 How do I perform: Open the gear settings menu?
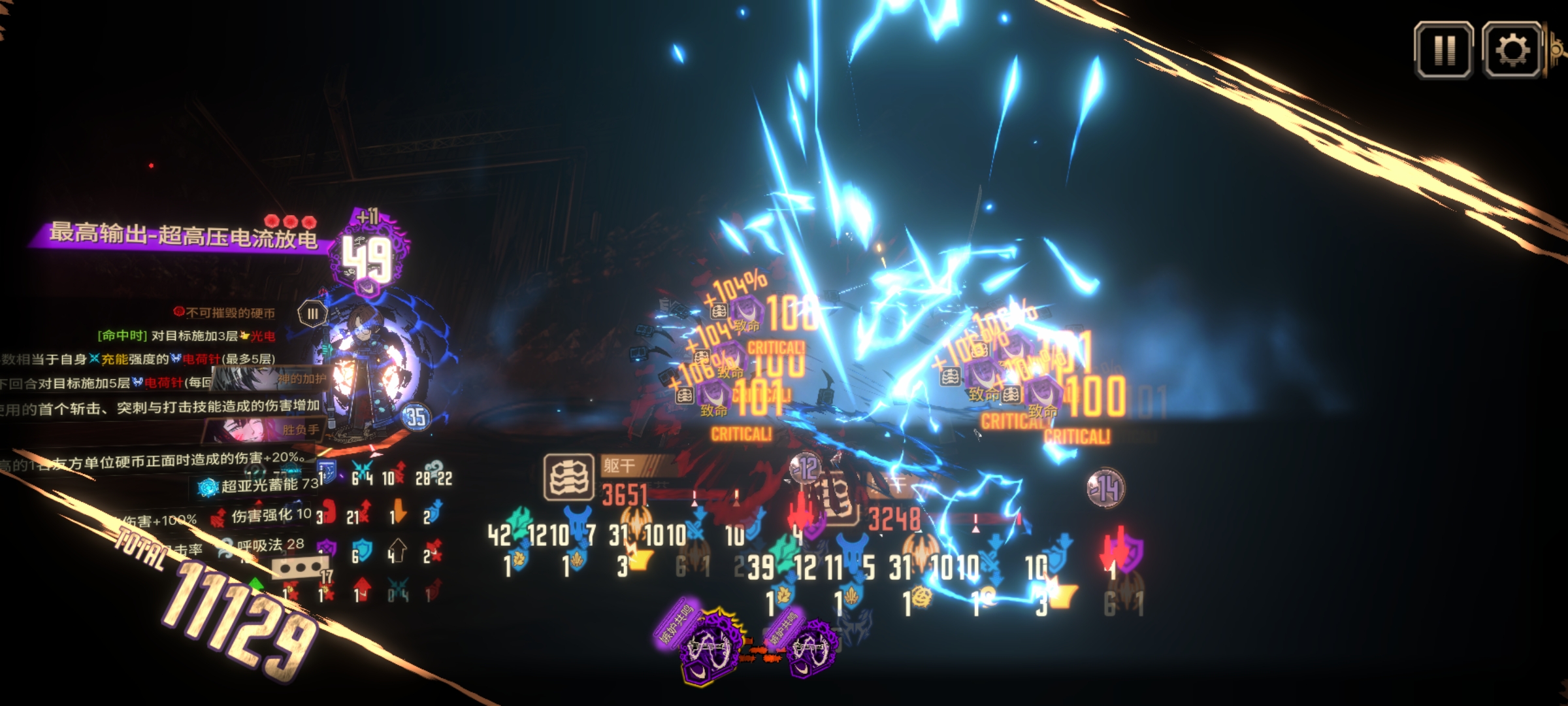point(1512,50)
